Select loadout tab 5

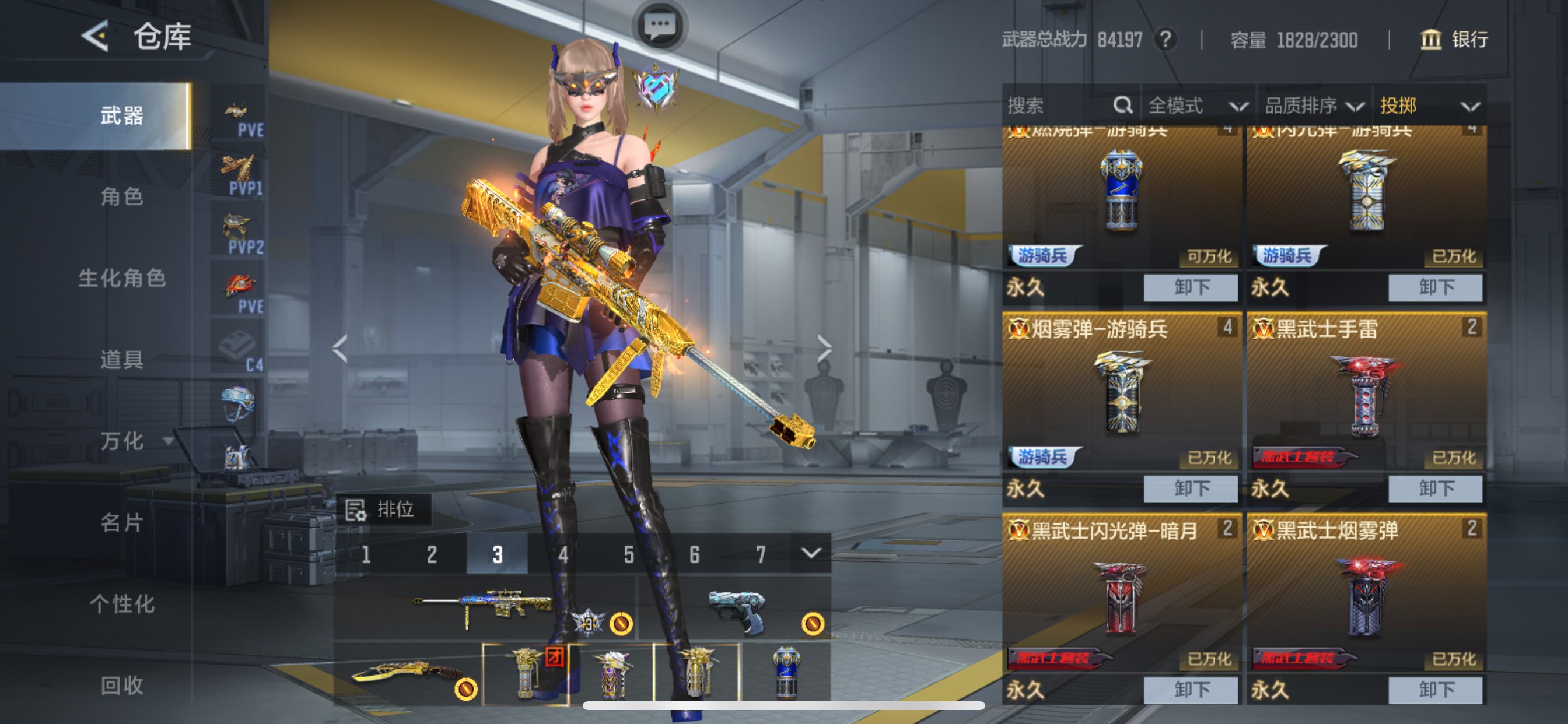[x=628, y=554]
